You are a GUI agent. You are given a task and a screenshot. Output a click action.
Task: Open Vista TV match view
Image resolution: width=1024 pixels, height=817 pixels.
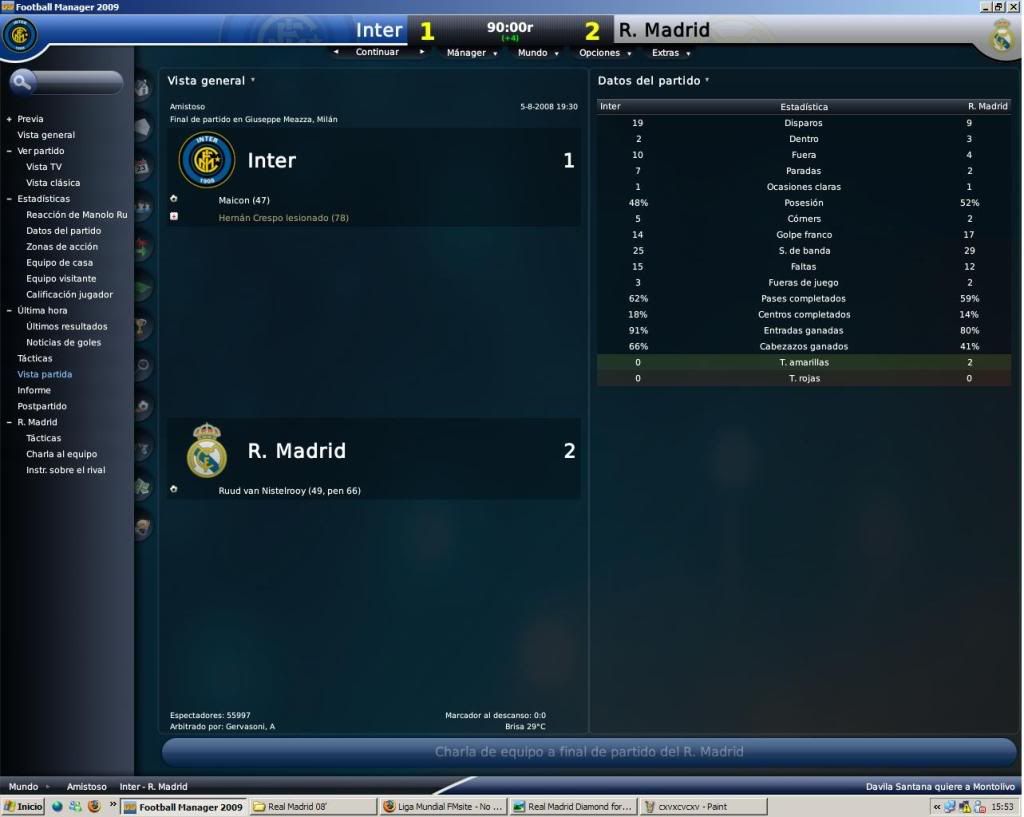pyautogui.click(x=44, y=167)
